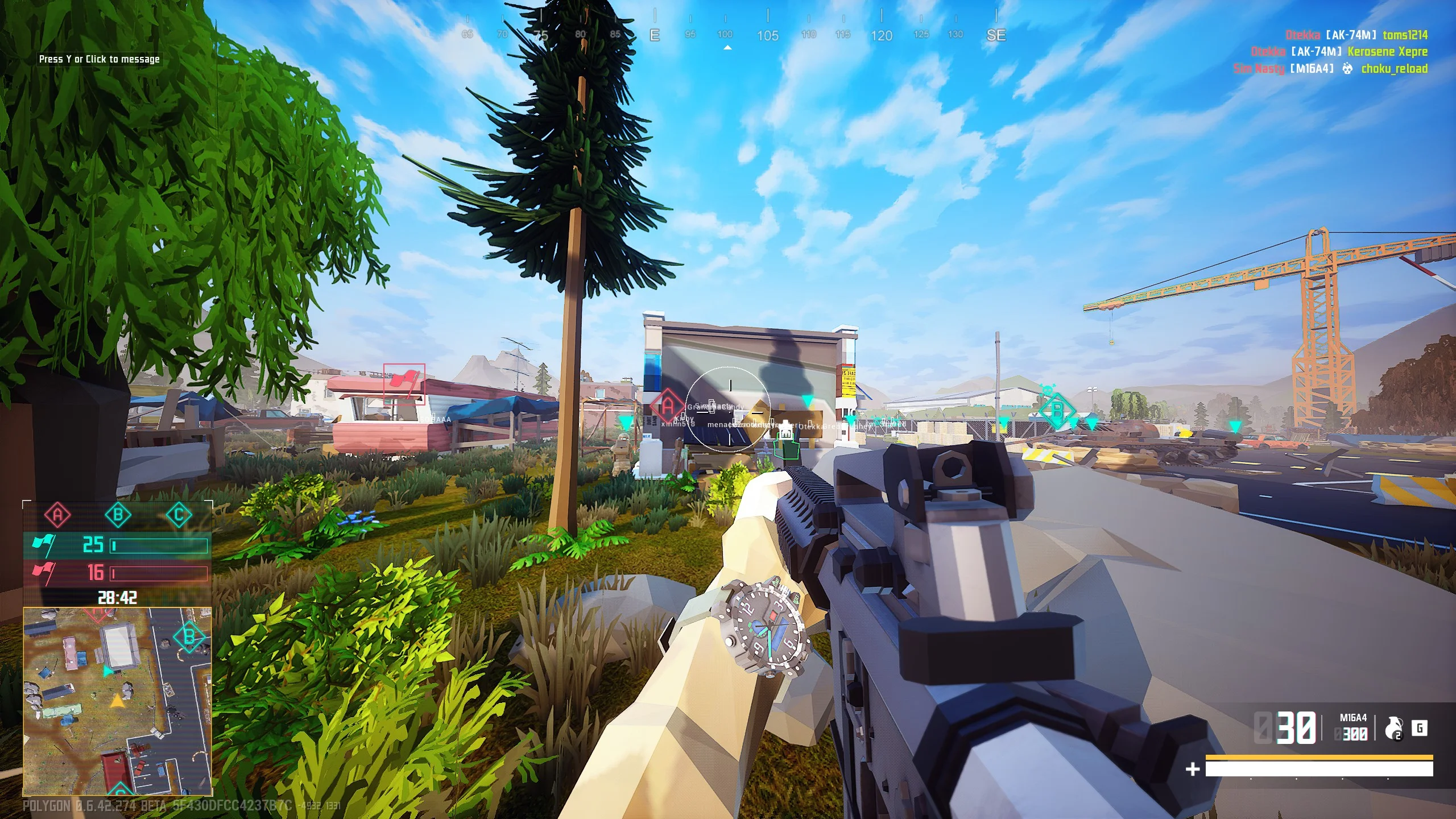Select the toms1214 kill feed entry

click(1405, 35)
